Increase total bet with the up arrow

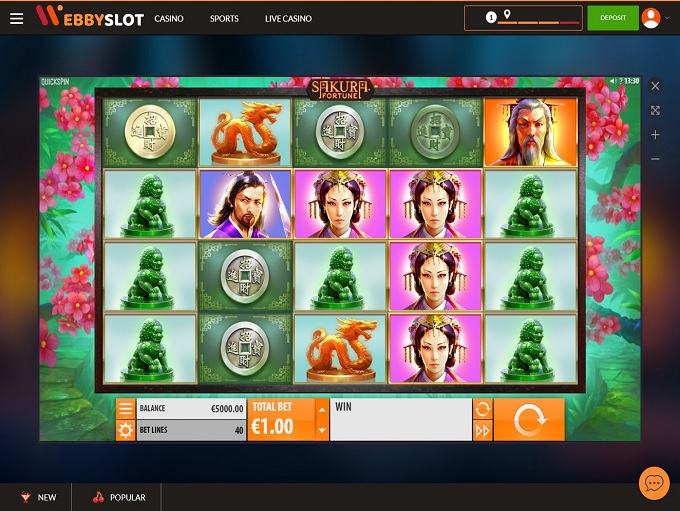(x=321, y=409)
